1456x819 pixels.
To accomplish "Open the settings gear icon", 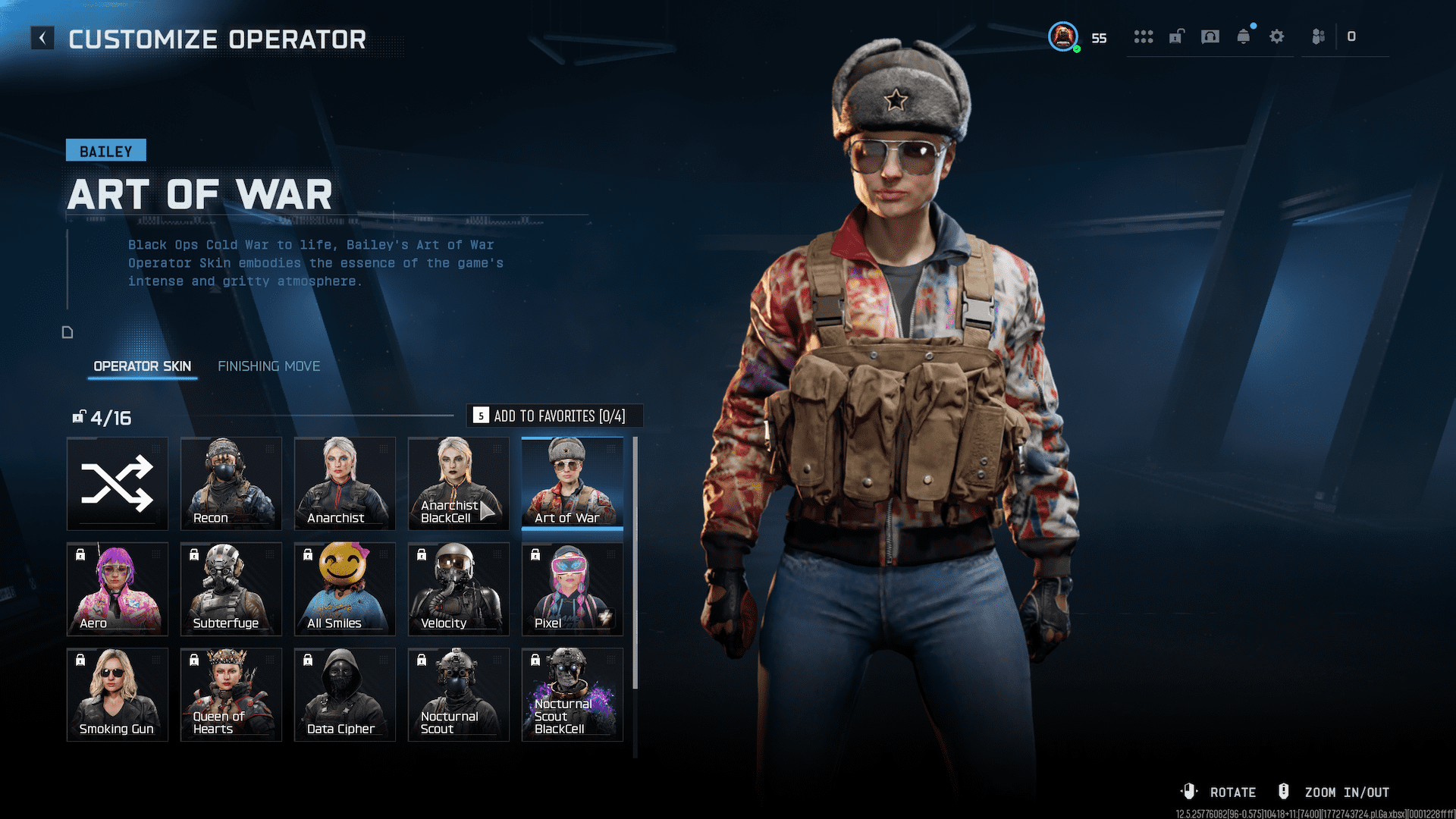I will 1277,36.
